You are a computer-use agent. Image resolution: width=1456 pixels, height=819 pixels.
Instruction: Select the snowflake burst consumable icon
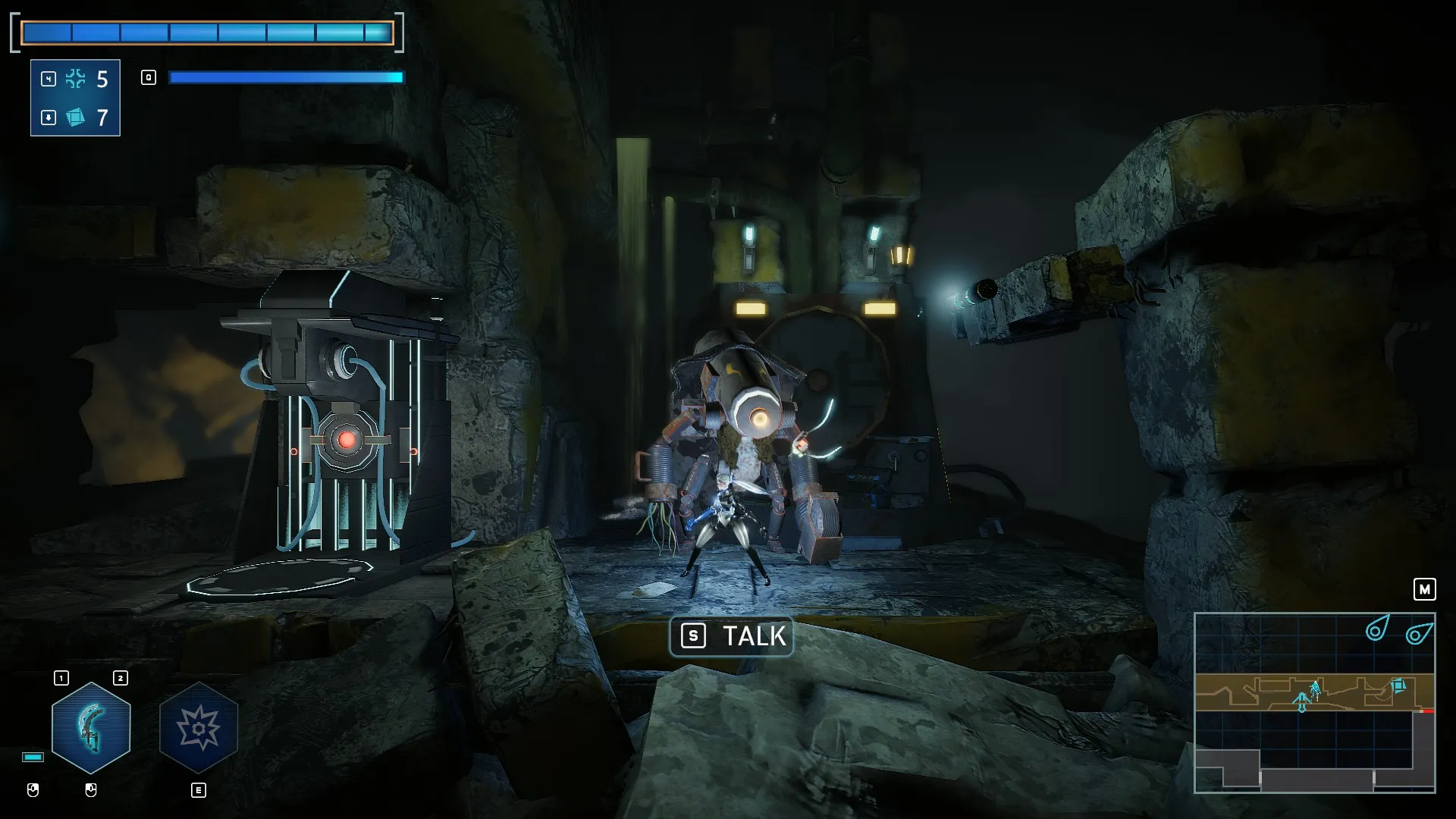click(x=76, y=79)
